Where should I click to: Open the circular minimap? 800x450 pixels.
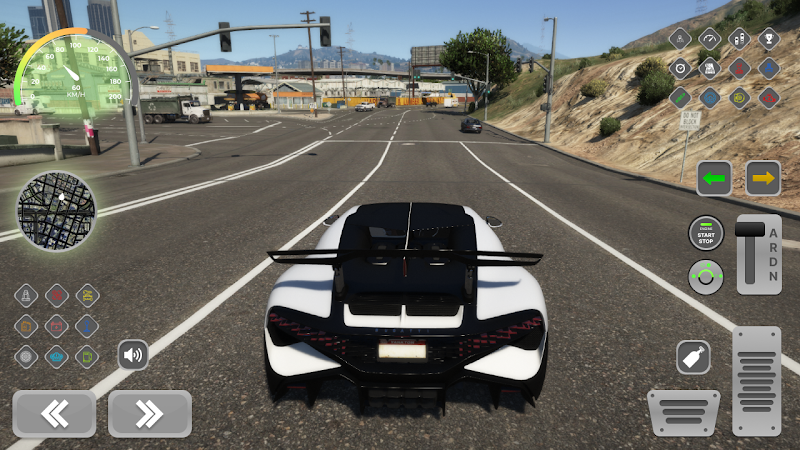tap(57, 211)
